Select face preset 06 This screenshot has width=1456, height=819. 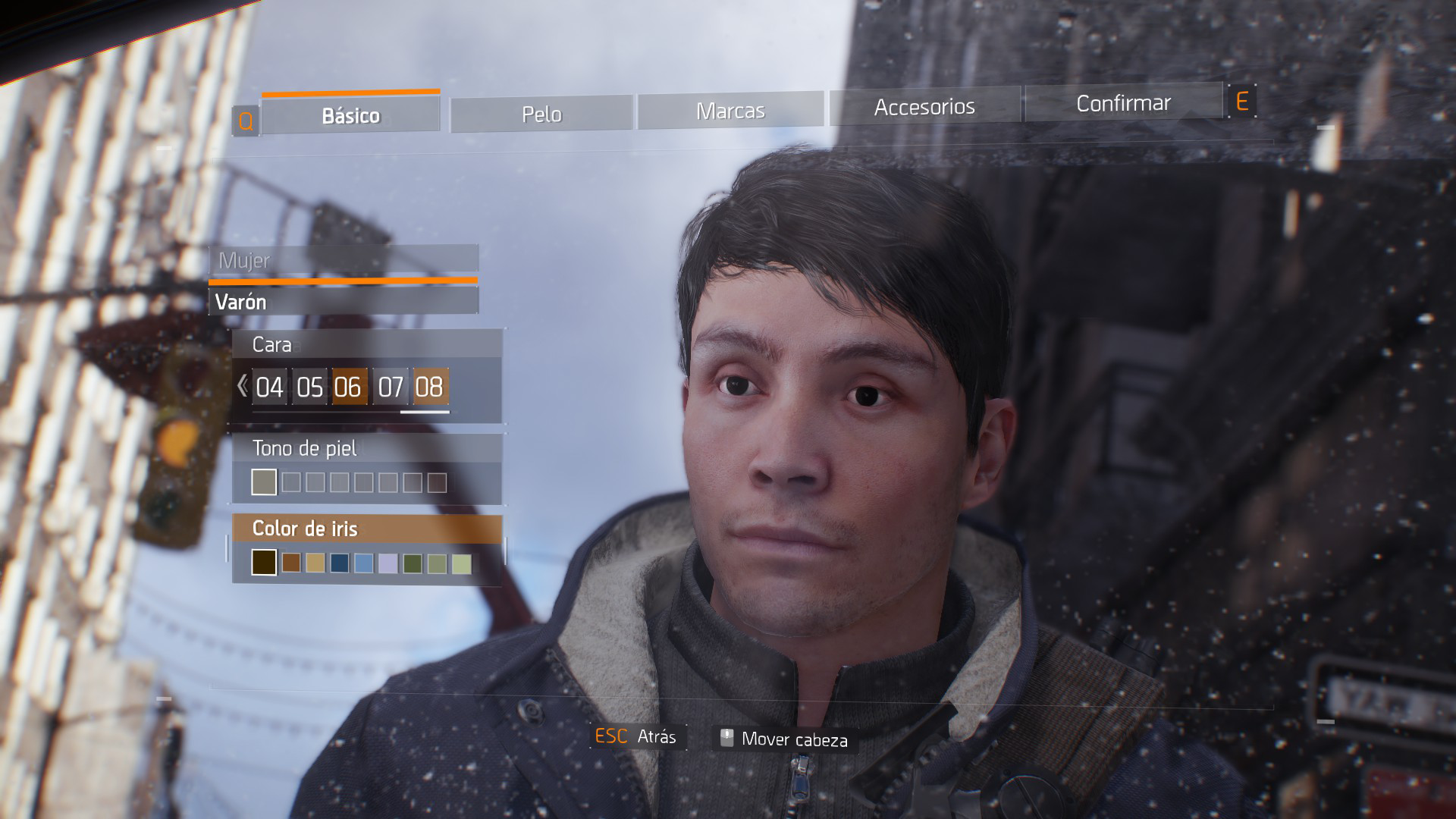pyautogui.click(x=349, y=388)
